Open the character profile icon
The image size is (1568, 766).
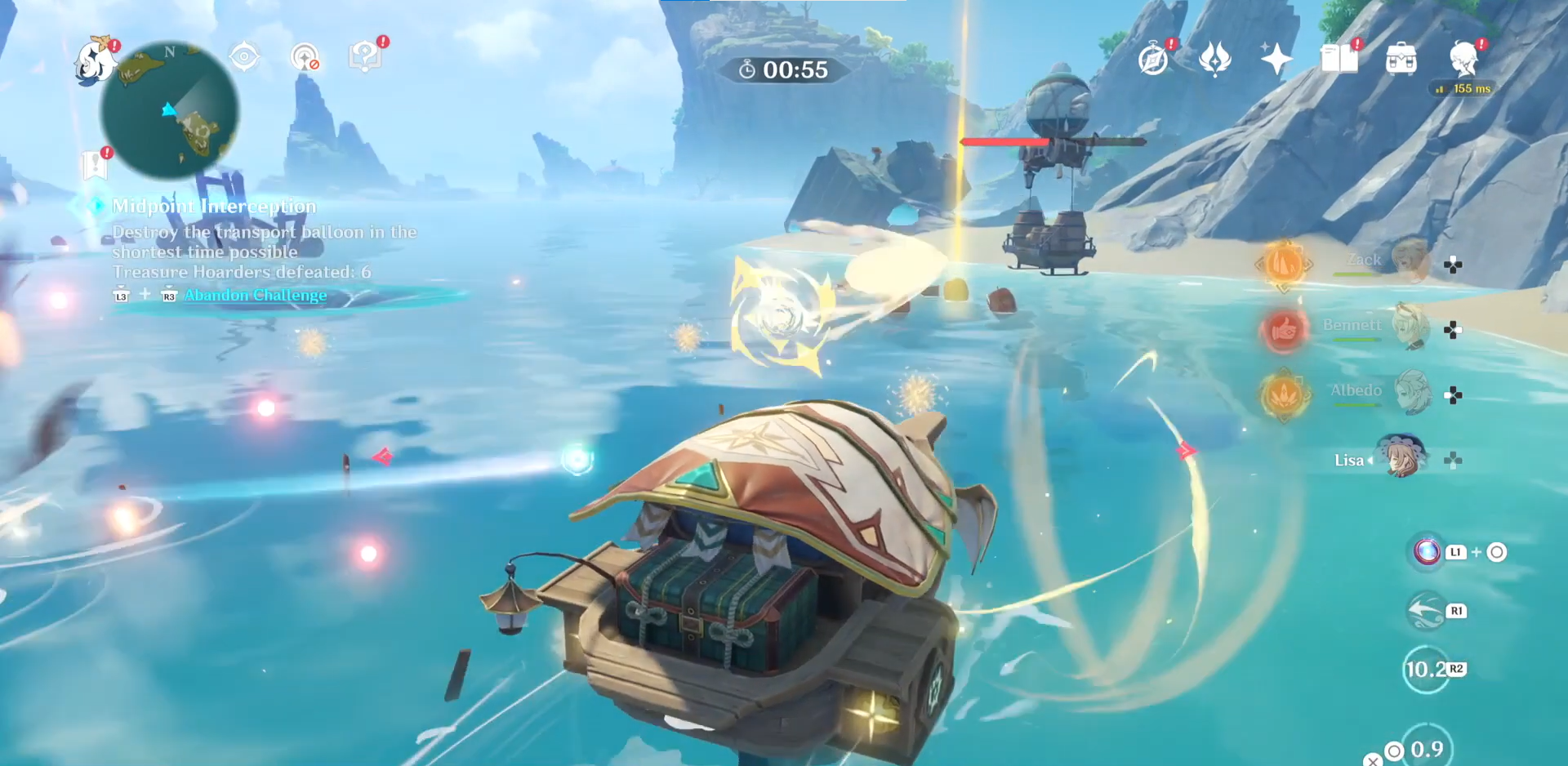click(x=1463, y=59)
